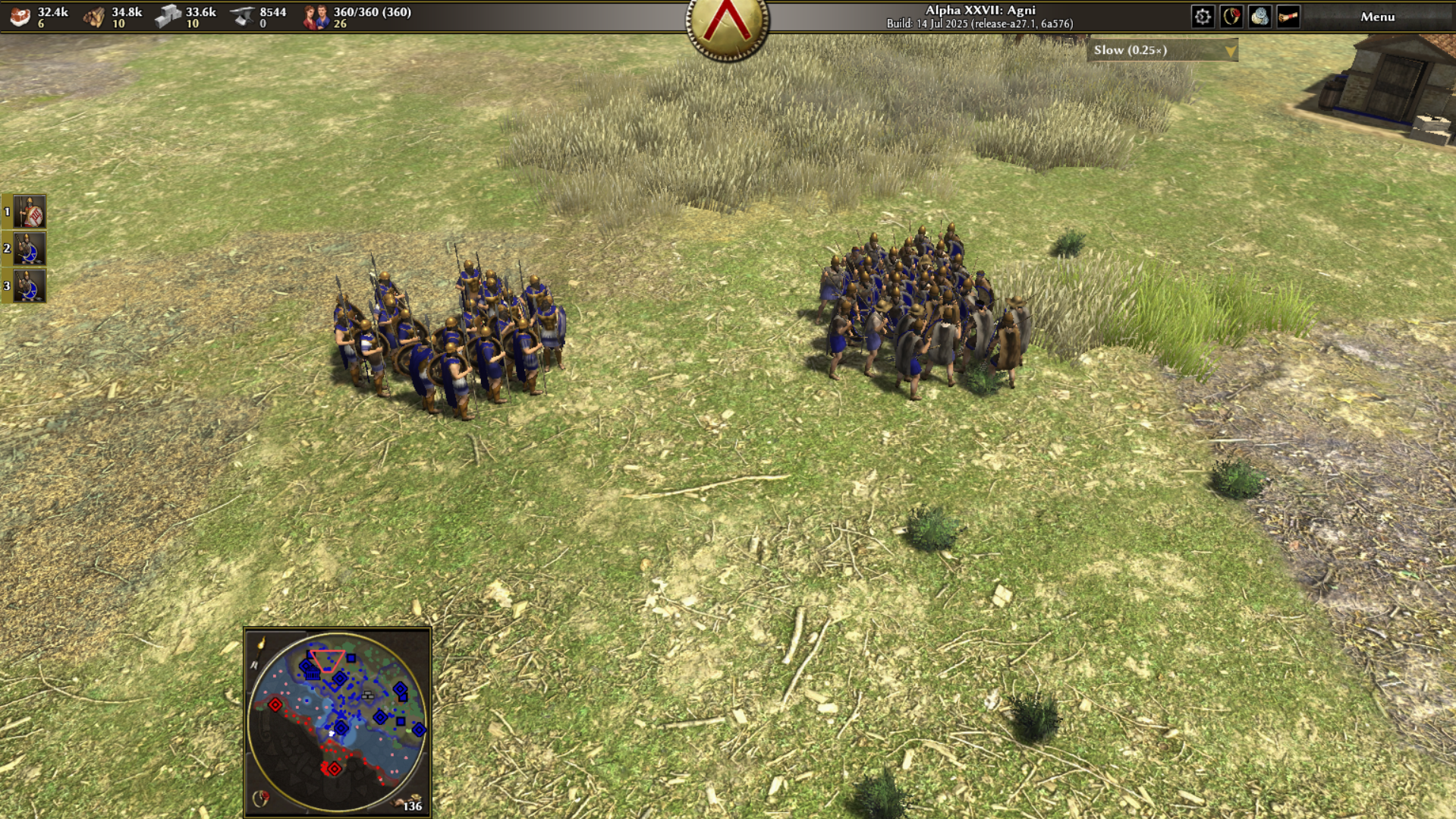
Task: Select control group 1 hoplite portrait
Action: pyautogui.click(x=30, y=212)
